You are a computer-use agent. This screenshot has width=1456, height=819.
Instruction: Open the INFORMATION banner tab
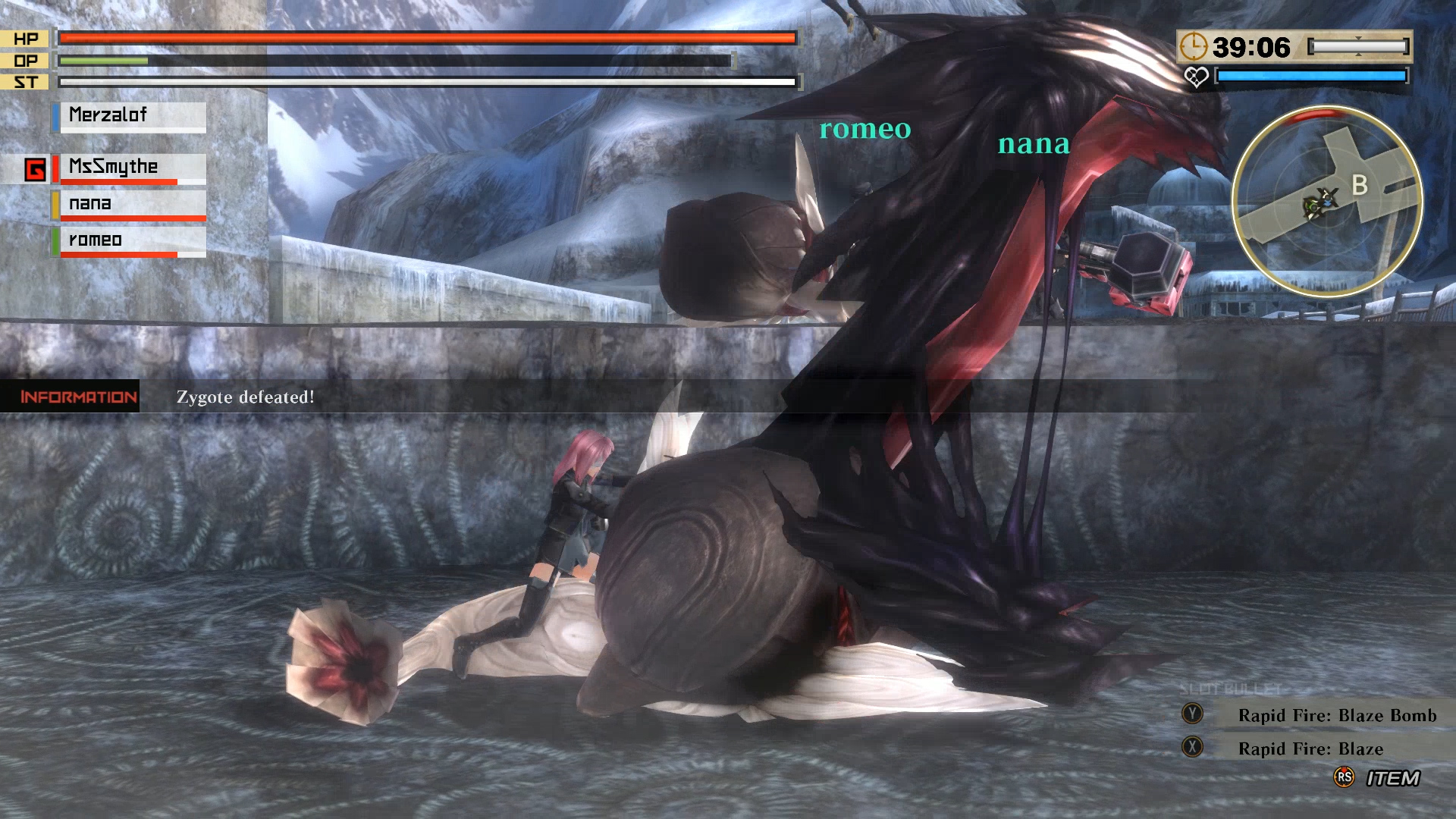76,396
